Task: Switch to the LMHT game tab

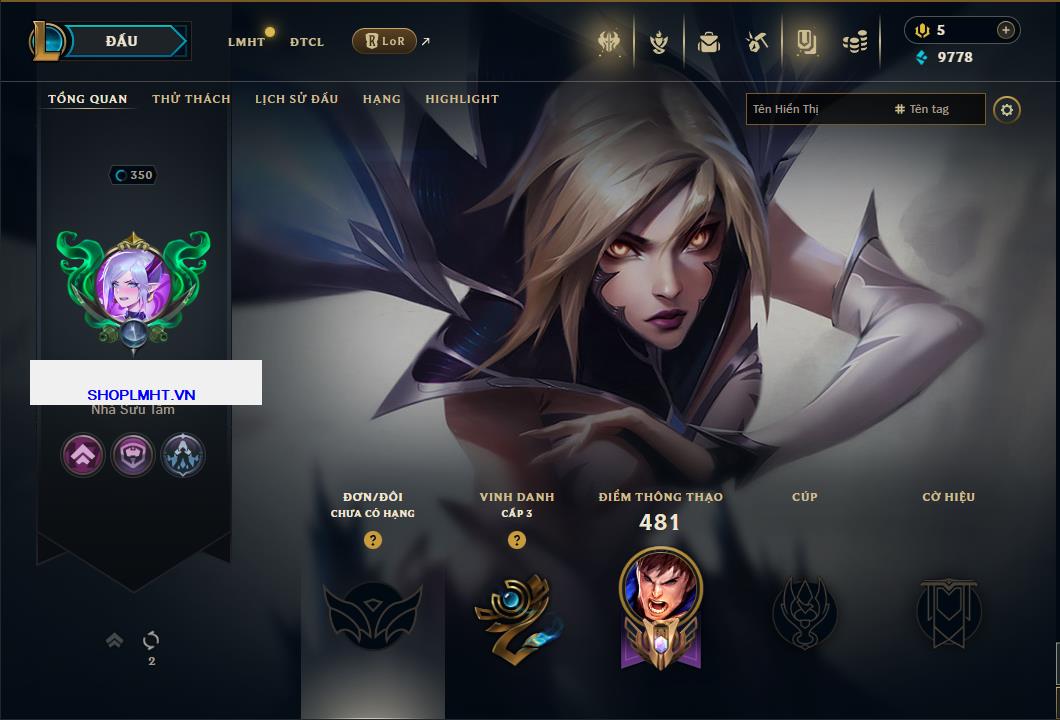Action: pos(246,42)
